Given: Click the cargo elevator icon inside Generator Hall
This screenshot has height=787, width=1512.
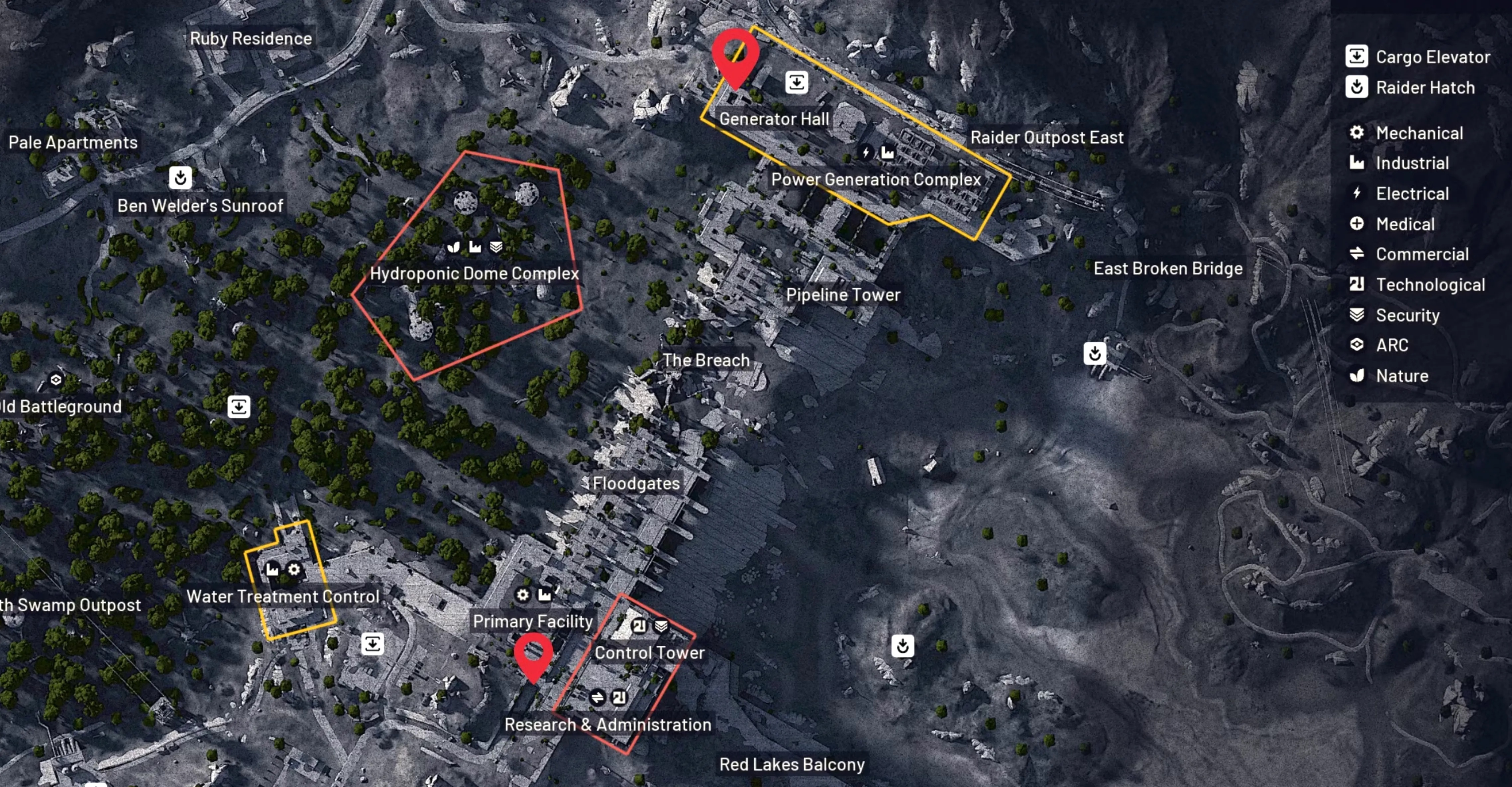Looking at the screenshot, I should coord(797,83).
